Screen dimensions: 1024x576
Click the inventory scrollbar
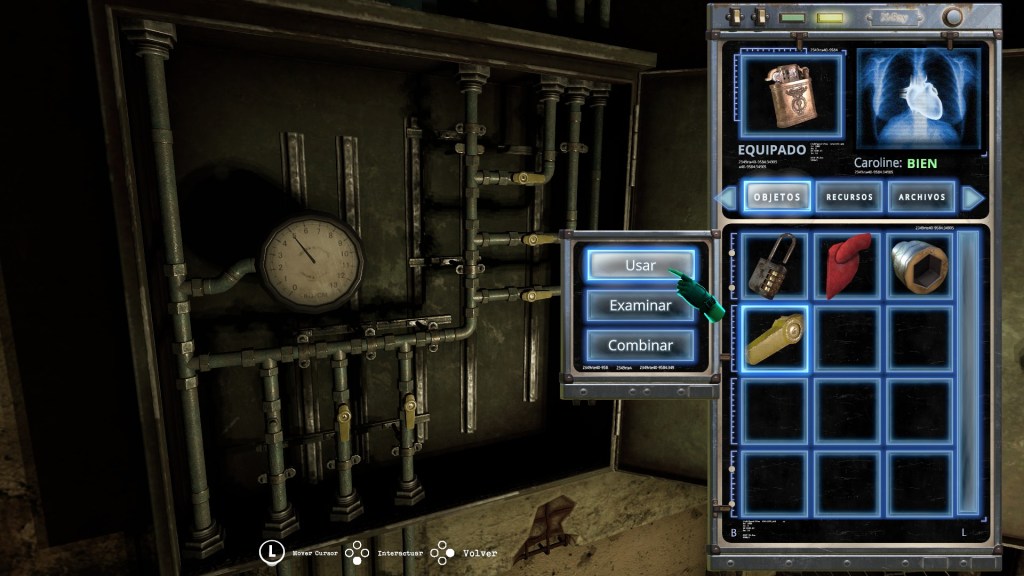pos(968,372)
